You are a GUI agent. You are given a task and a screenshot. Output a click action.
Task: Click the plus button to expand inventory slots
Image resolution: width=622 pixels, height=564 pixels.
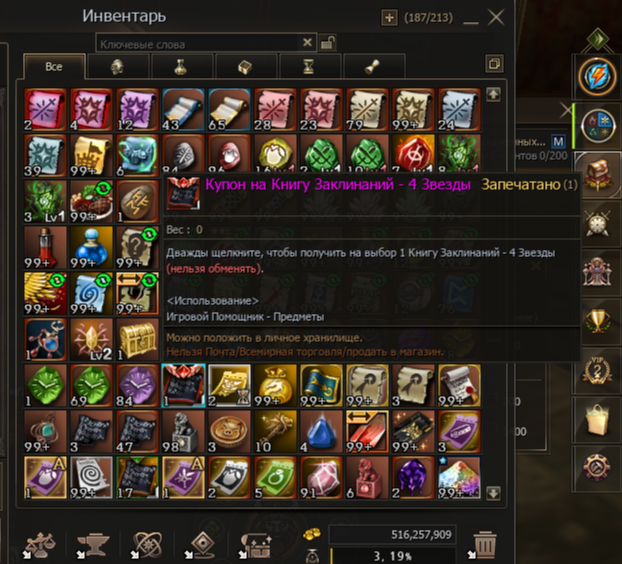[x=390, y=17]
